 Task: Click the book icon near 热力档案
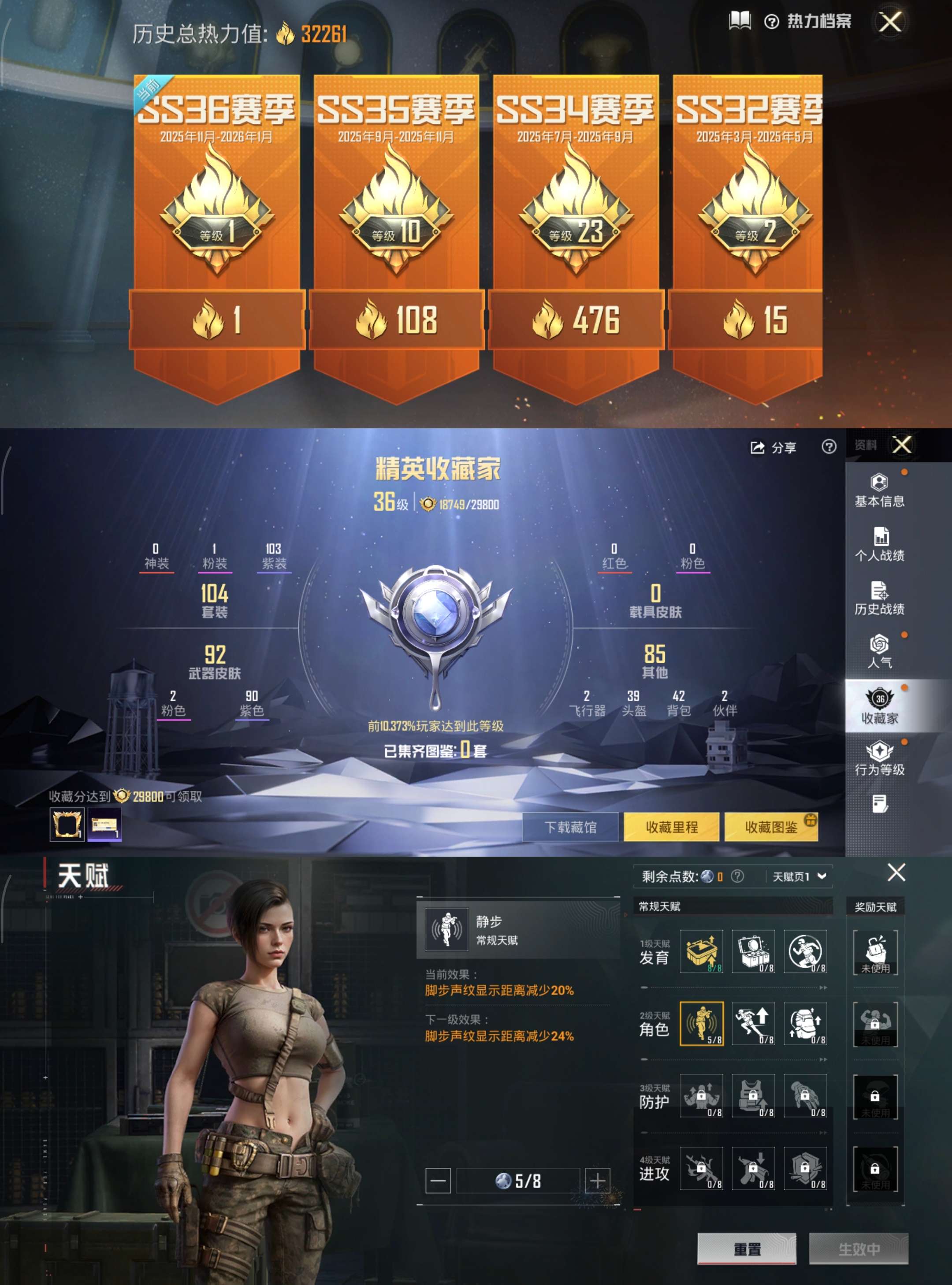click(740, 21)
